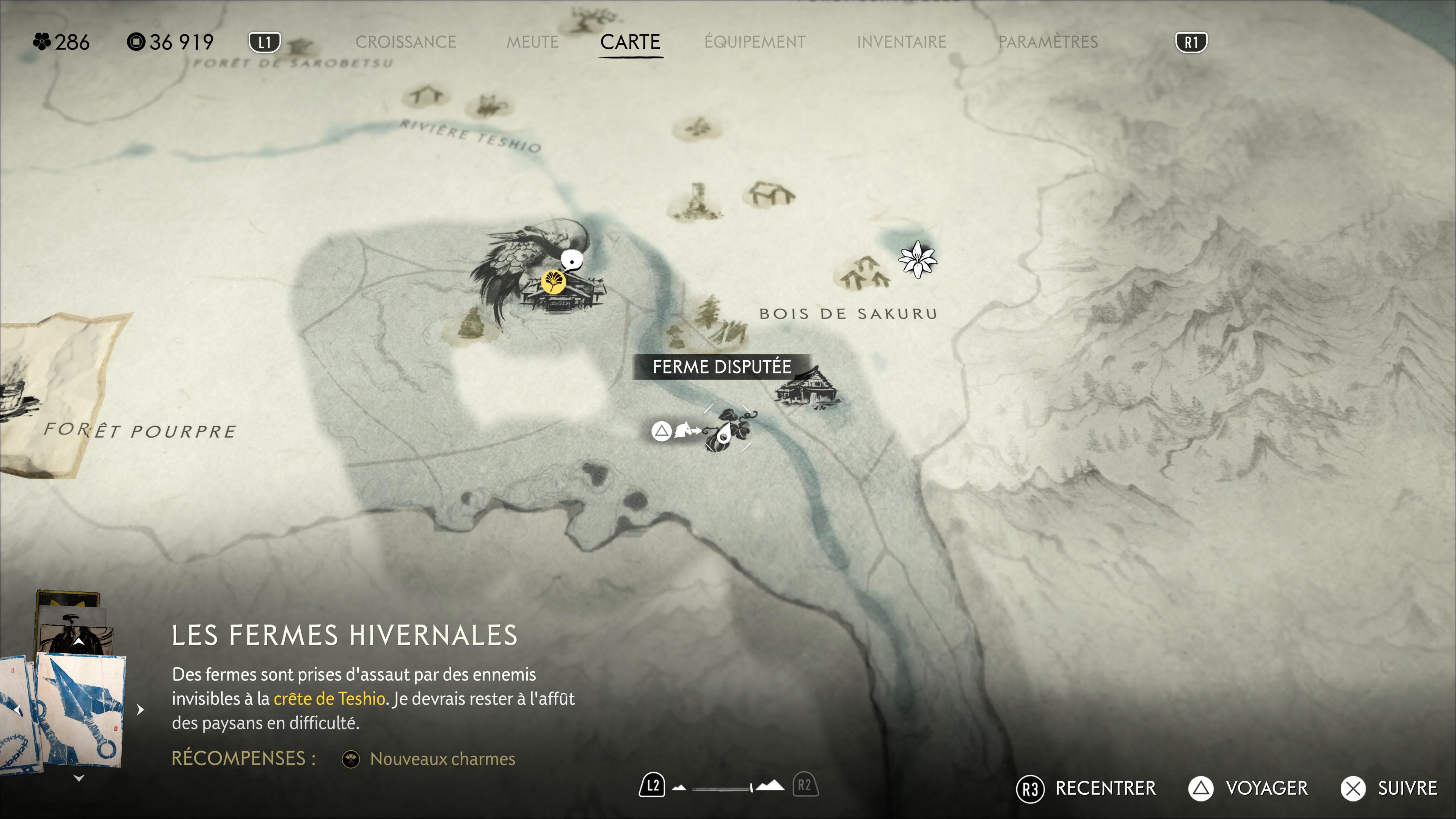Screen dimensions: 1456x819
Task: Show the next quest card with right arrow
Action: [x=141, y=709]
